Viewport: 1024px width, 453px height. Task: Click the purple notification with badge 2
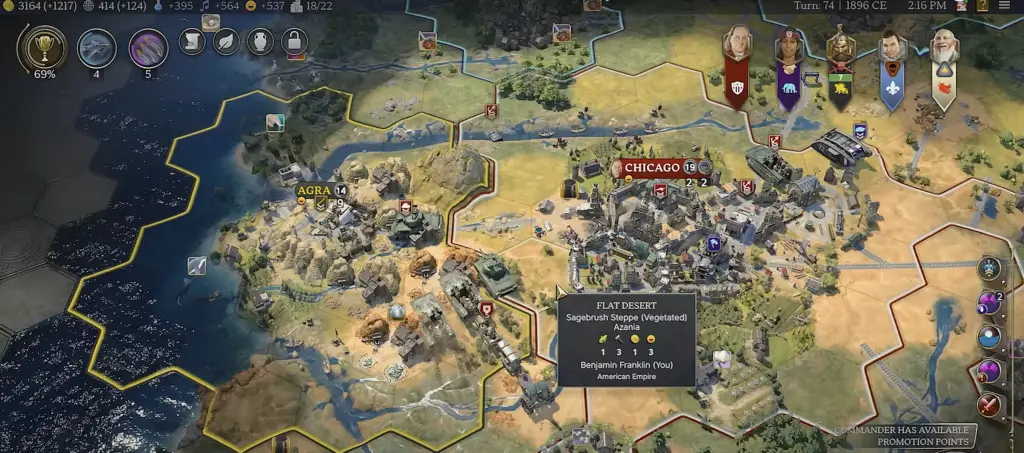pos(991,303)
